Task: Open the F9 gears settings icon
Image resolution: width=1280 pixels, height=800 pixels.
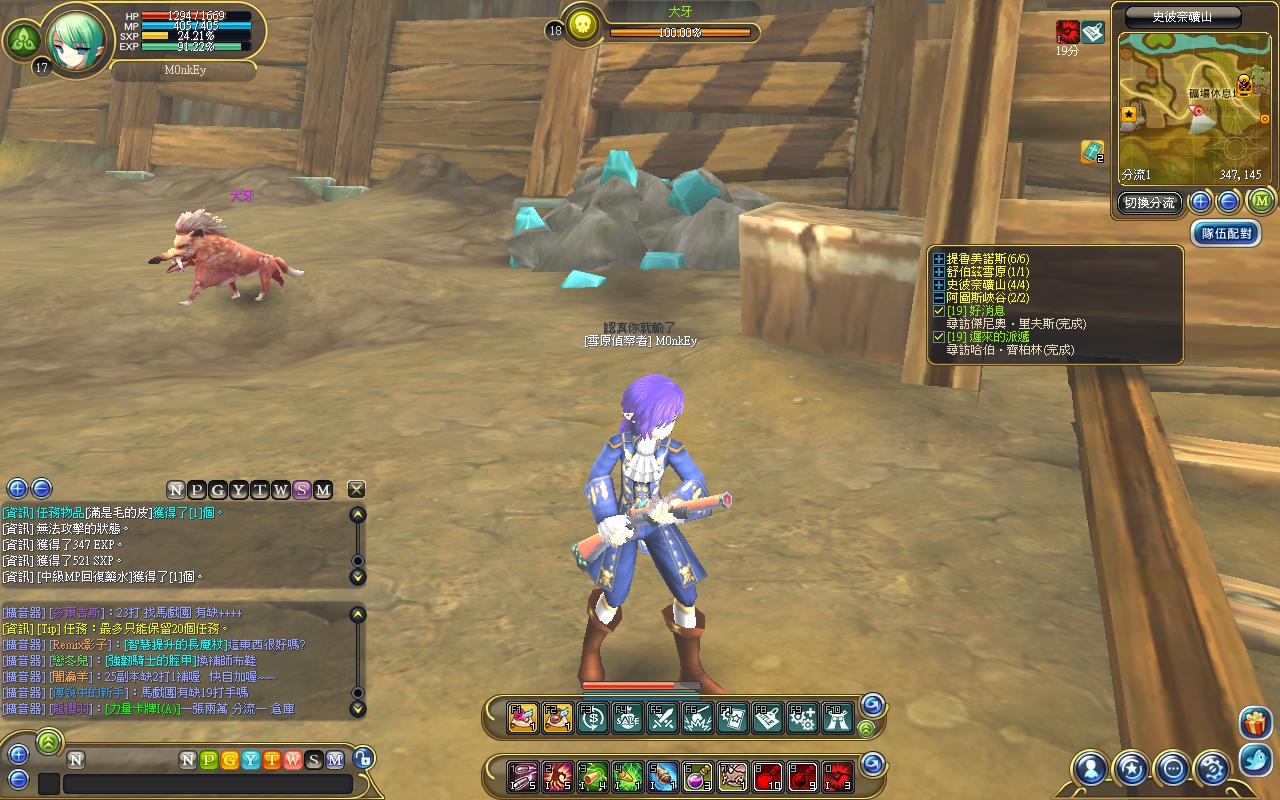Action: pos(802,718)
